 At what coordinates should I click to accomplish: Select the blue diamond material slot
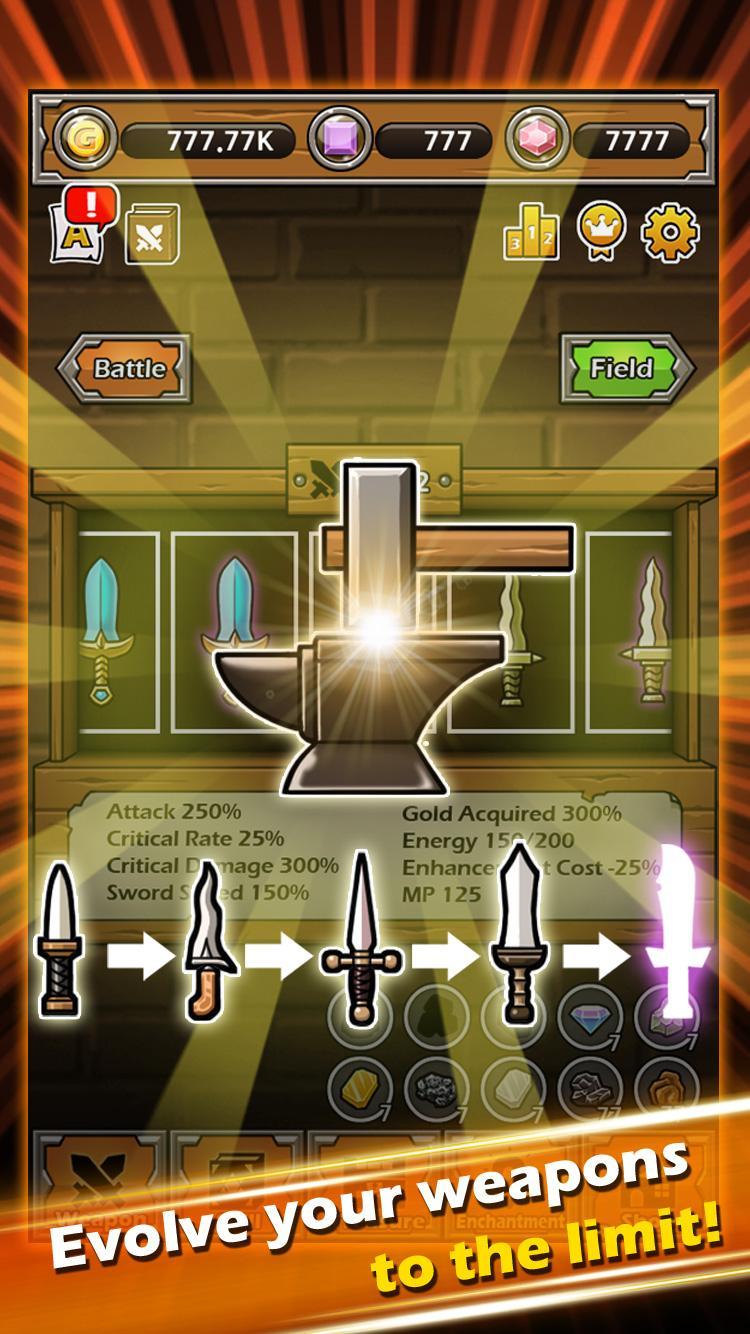click(590, 1016)
